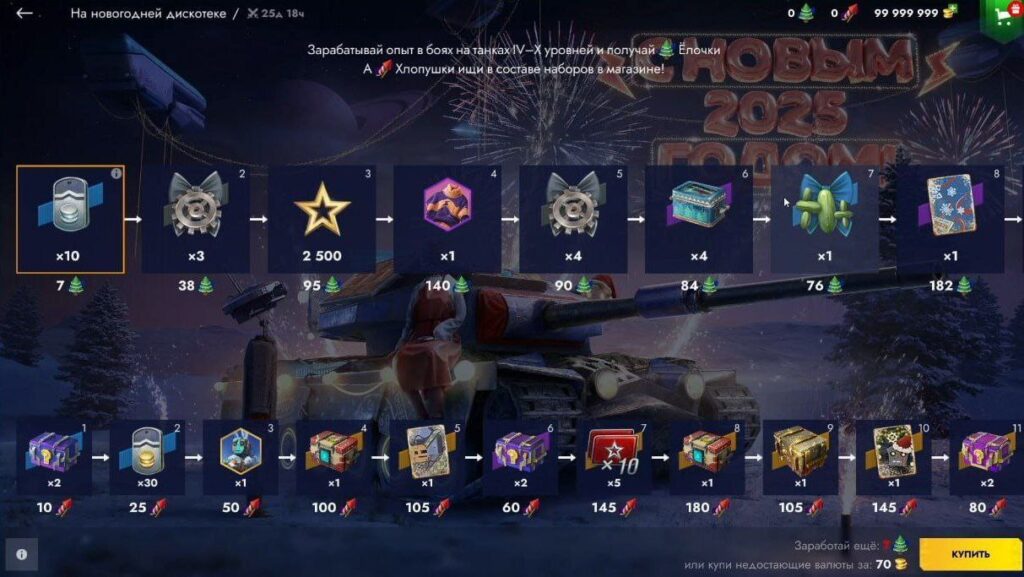The width and height of the screenshot is (1024, 577).
Task: Show info on the first reward tile
Action: pyautogui.click(x=115, y=174)
